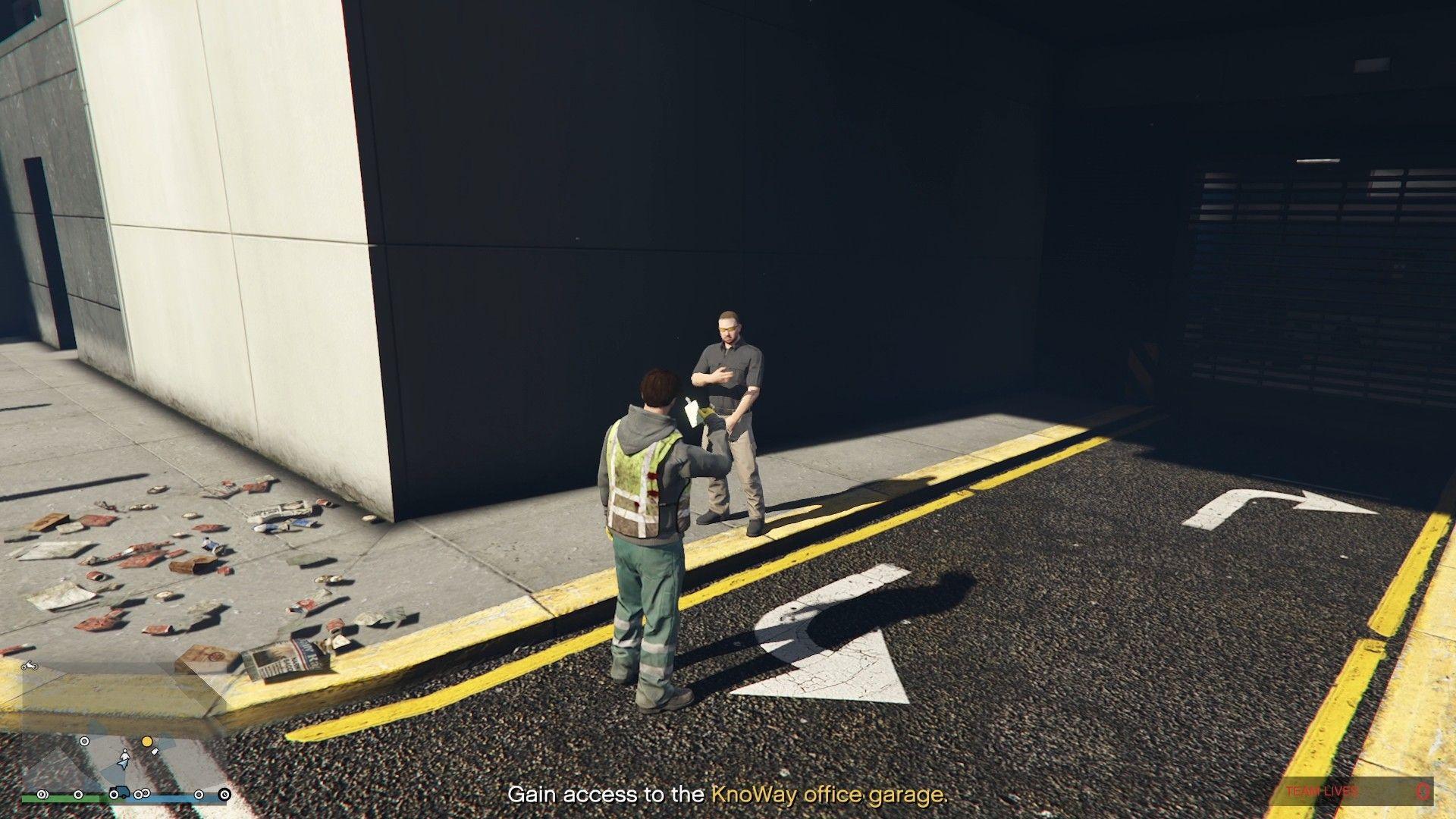Viewport: 1456px width, 819px height.
Task: Click the TEAM LIVES label
Action: coord(1322,791)
